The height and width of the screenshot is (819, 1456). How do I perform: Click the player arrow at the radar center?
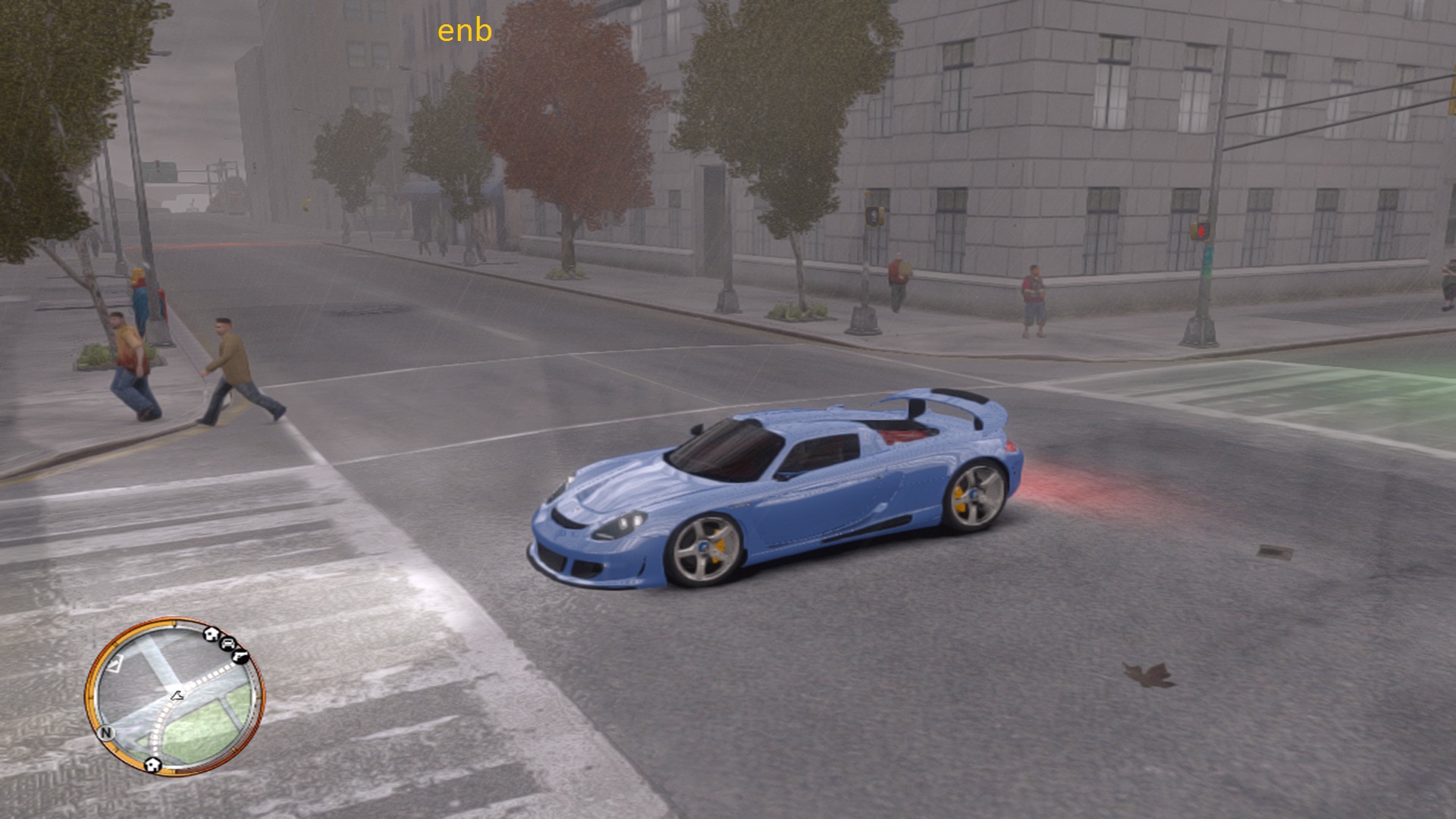tap(177, 695)
